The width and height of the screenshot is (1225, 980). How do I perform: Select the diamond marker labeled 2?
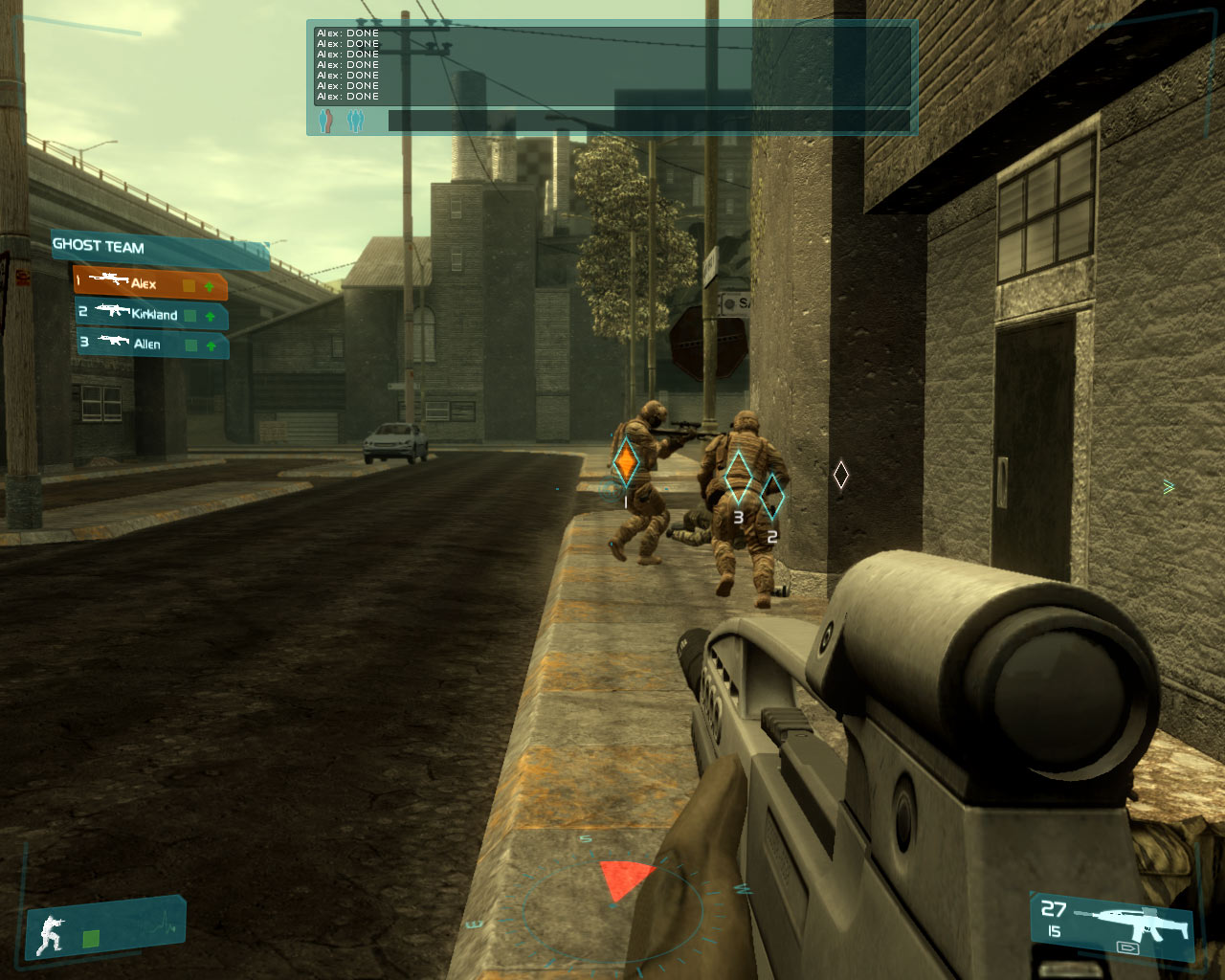pyautogui.click(x=771, y=497)
